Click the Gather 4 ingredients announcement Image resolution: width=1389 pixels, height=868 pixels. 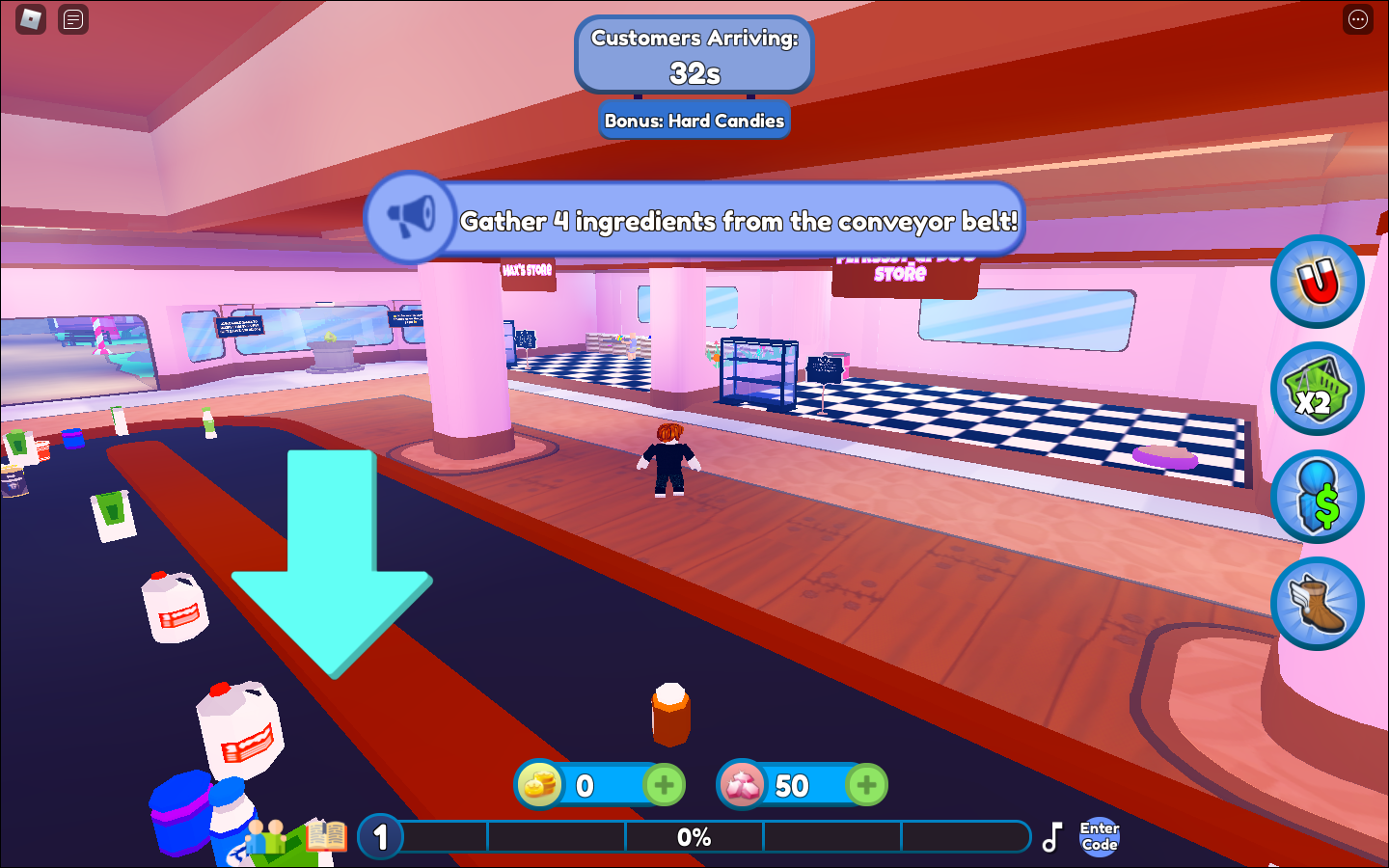coord(741,222)
